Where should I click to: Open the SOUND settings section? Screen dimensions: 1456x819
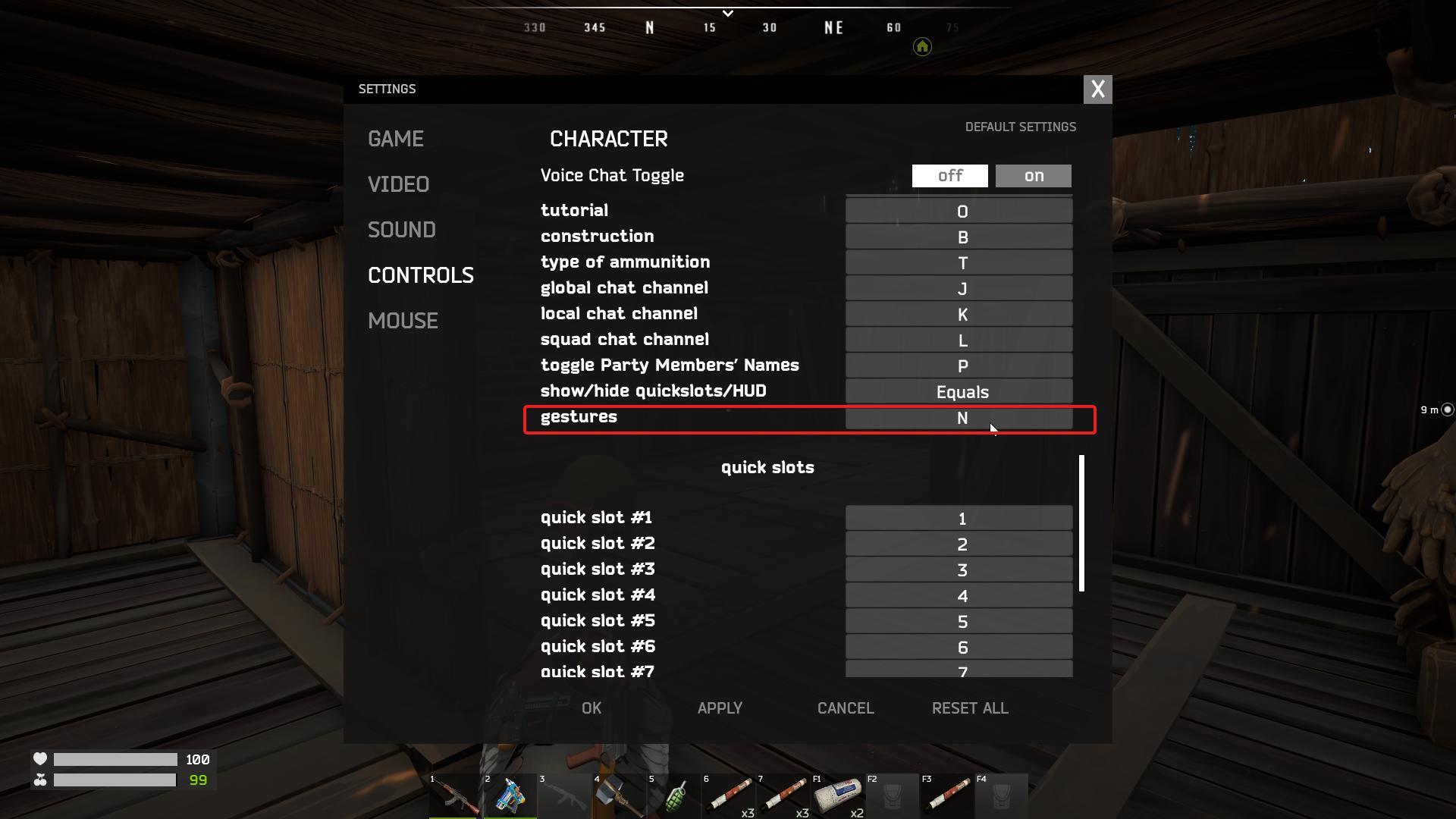pyautogui.click(x=402, y=230)
